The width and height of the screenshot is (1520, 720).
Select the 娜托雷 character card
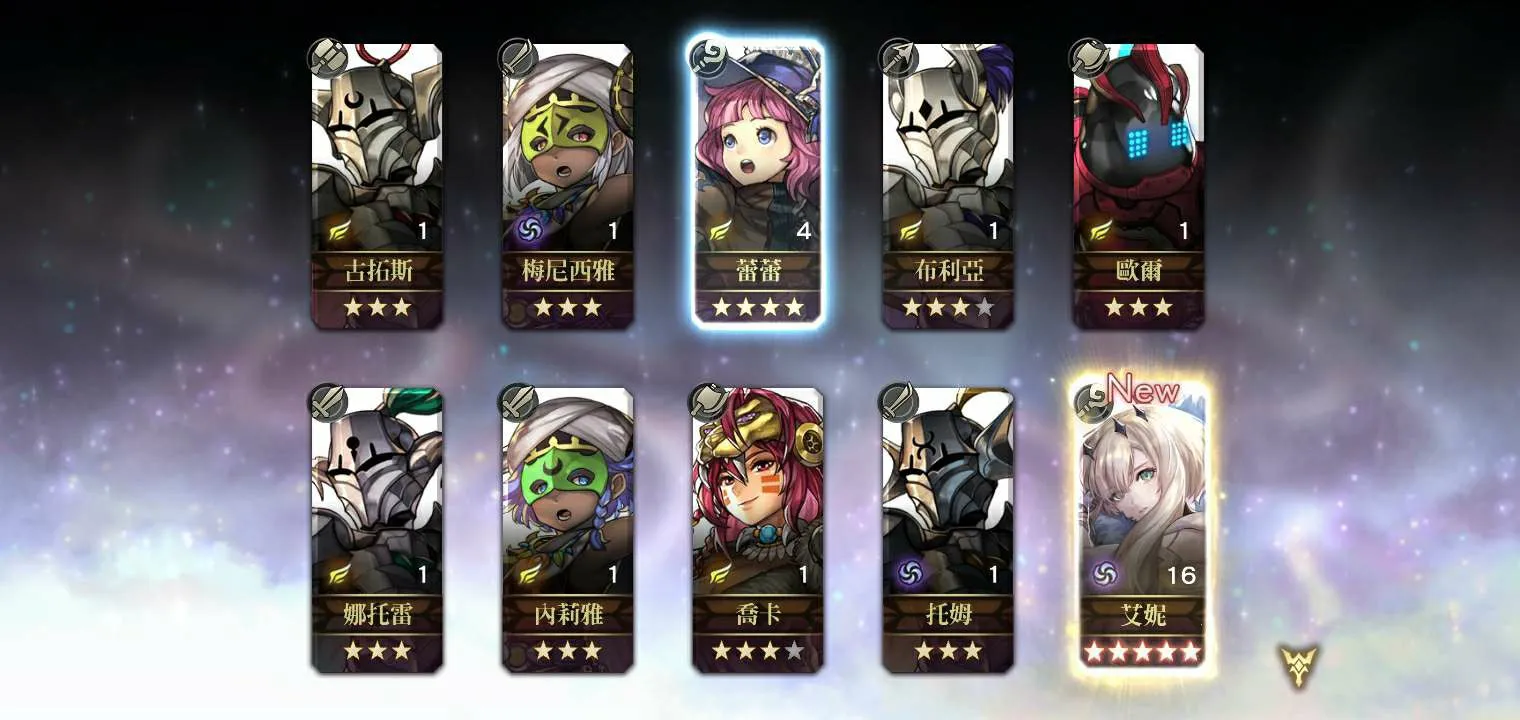(x=377, y=529)
